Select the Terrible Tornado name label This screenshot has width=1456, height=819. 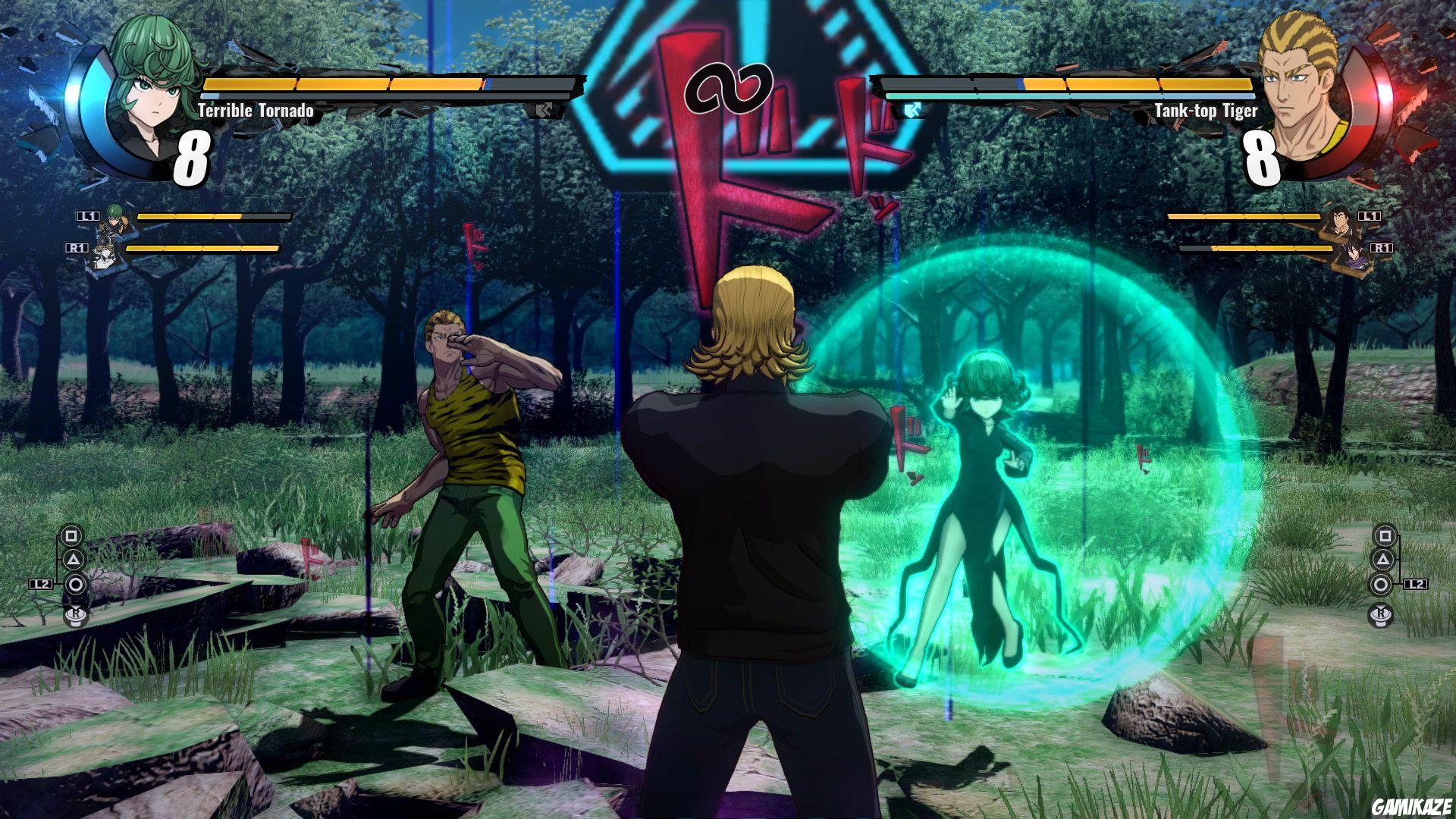tap(255, 109)
